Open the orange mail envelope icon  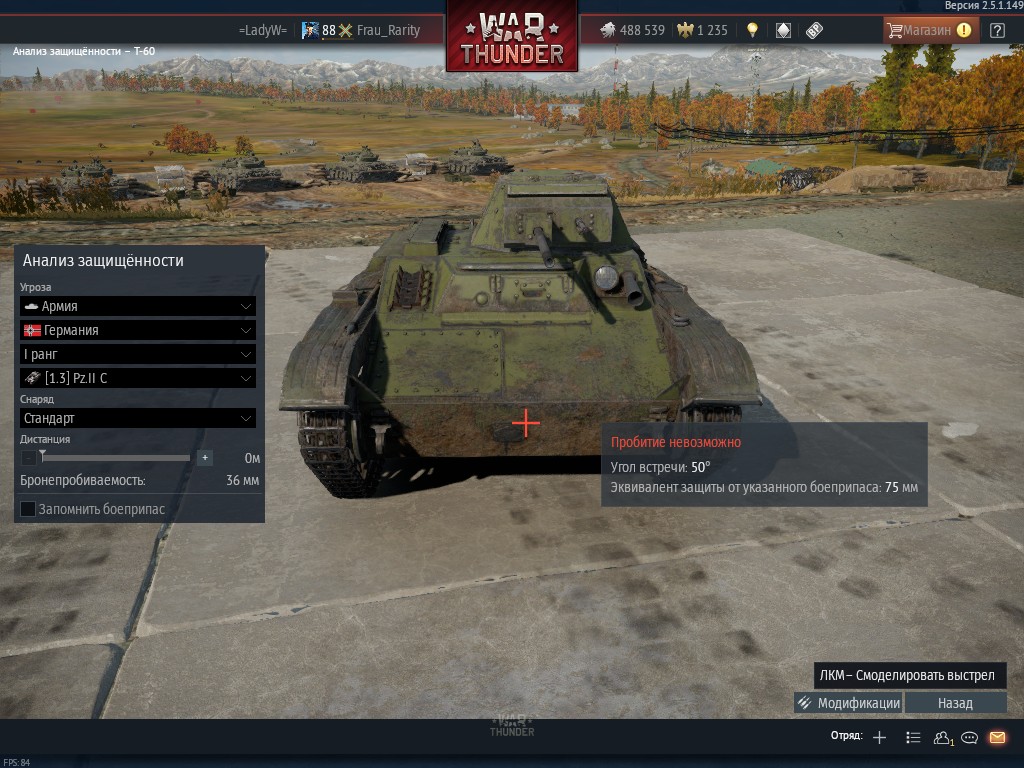click(997, 738)
